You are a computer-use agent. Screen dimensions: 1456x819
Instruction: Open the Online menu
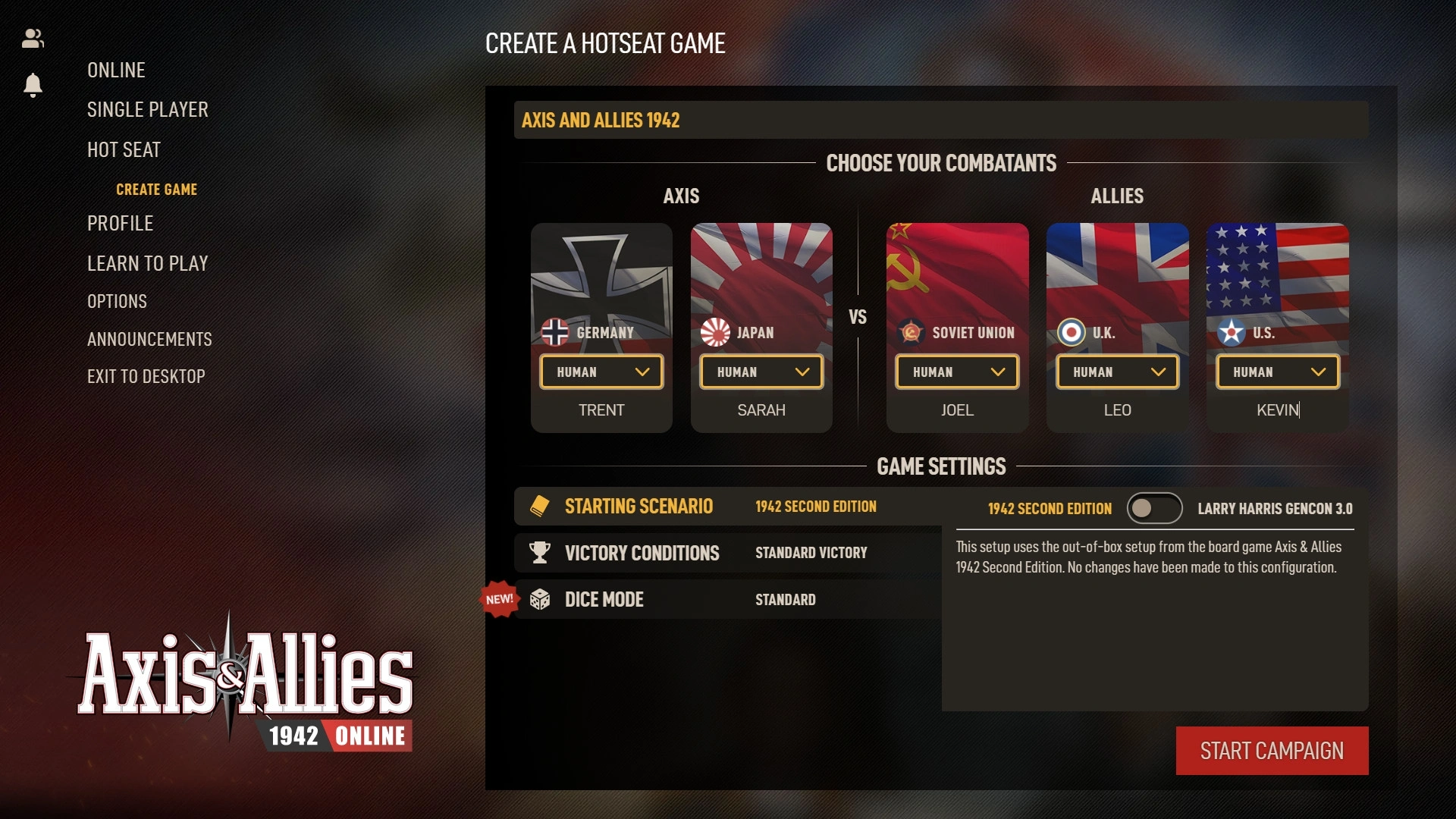(116, 71)
